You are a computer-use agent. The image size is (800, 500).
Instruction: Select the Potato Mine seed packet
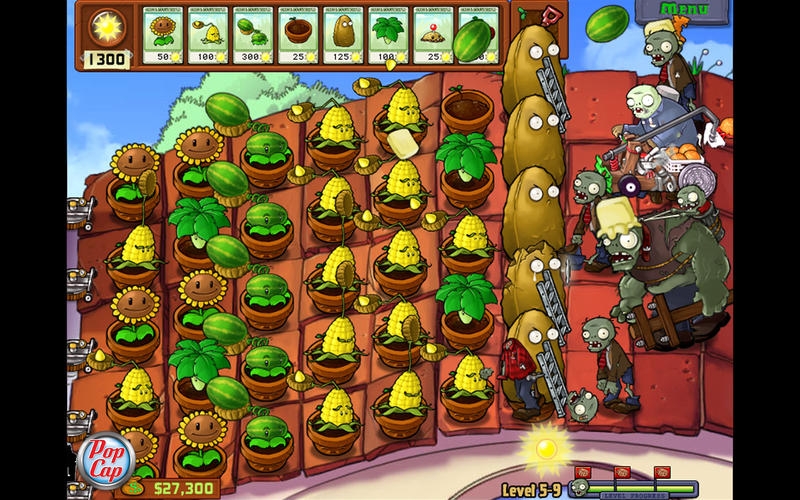tap(433, 35)
